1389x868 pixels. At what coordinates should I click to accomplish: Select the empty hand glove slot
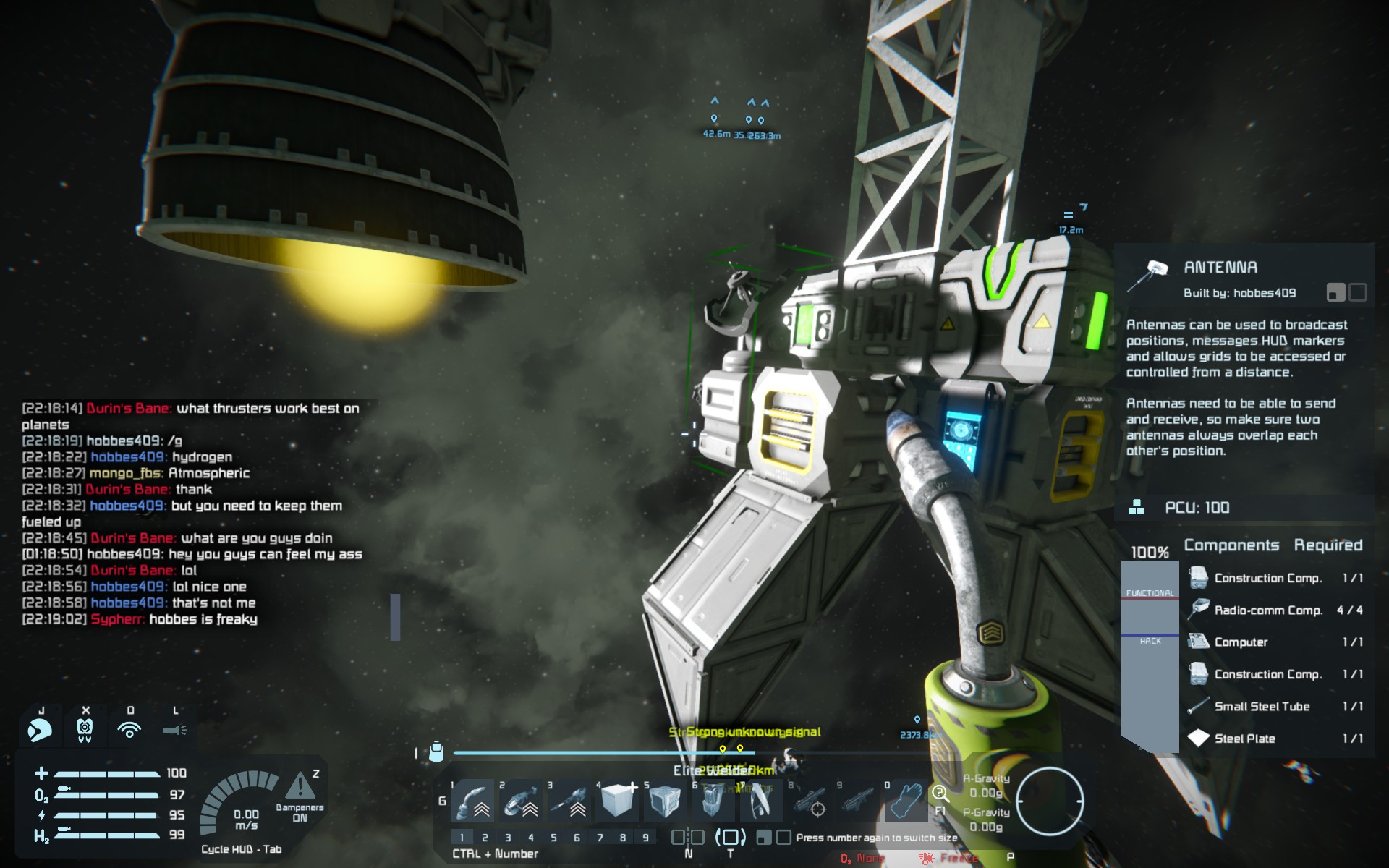[906, 802]
